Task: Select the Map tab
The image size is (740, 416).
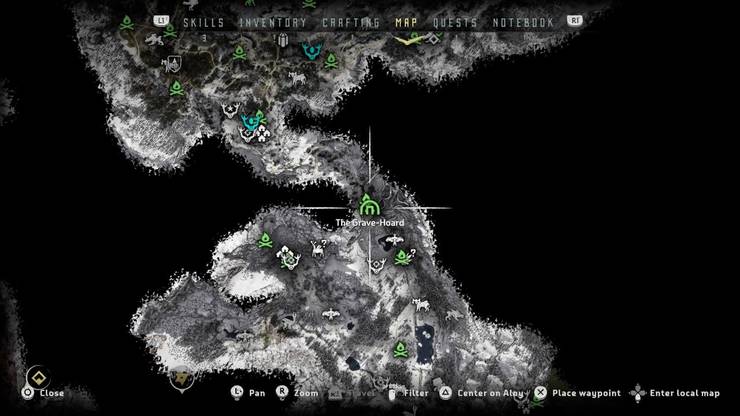Action: 407,22
